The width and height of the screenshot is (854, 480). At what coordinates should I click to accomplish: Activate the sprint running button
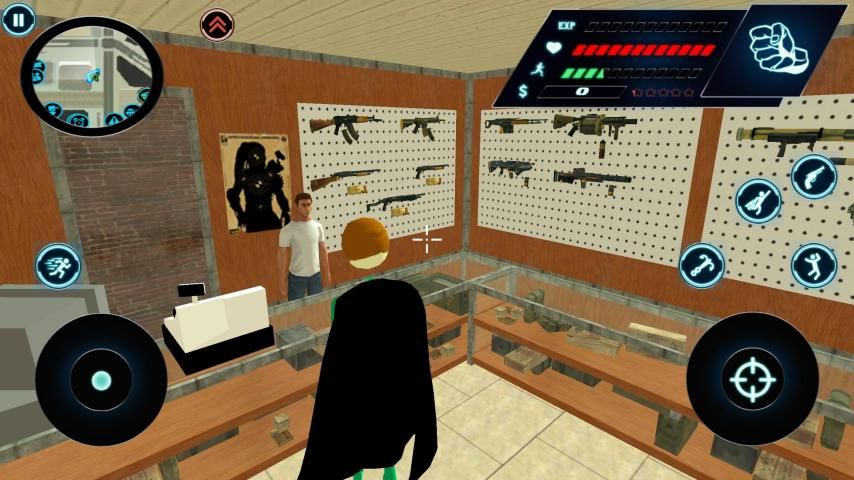click(57, 265)
